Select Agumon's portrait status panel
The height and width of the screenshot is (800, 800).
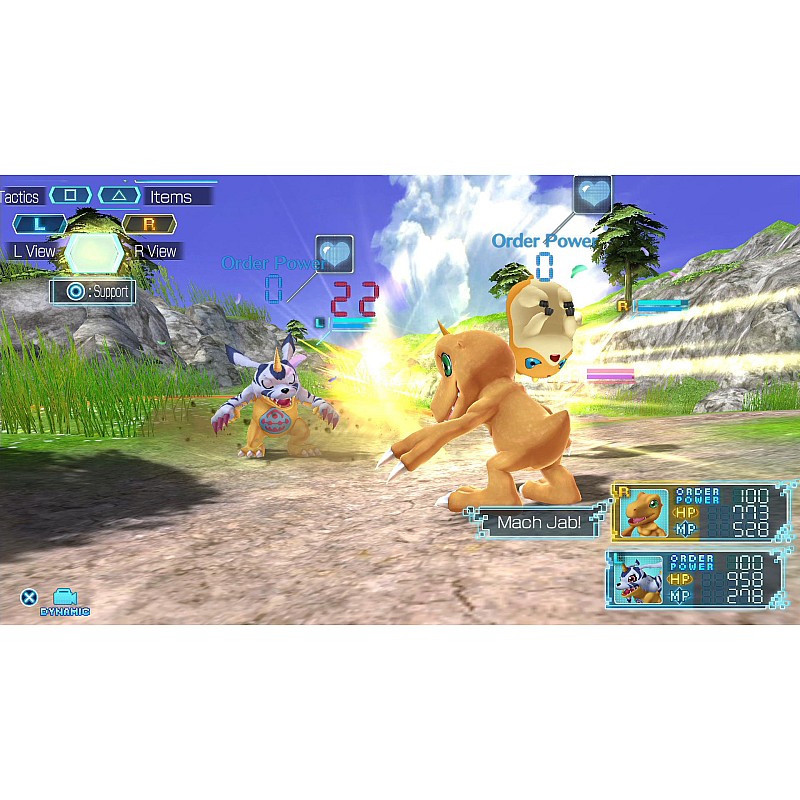pos(643,514)
